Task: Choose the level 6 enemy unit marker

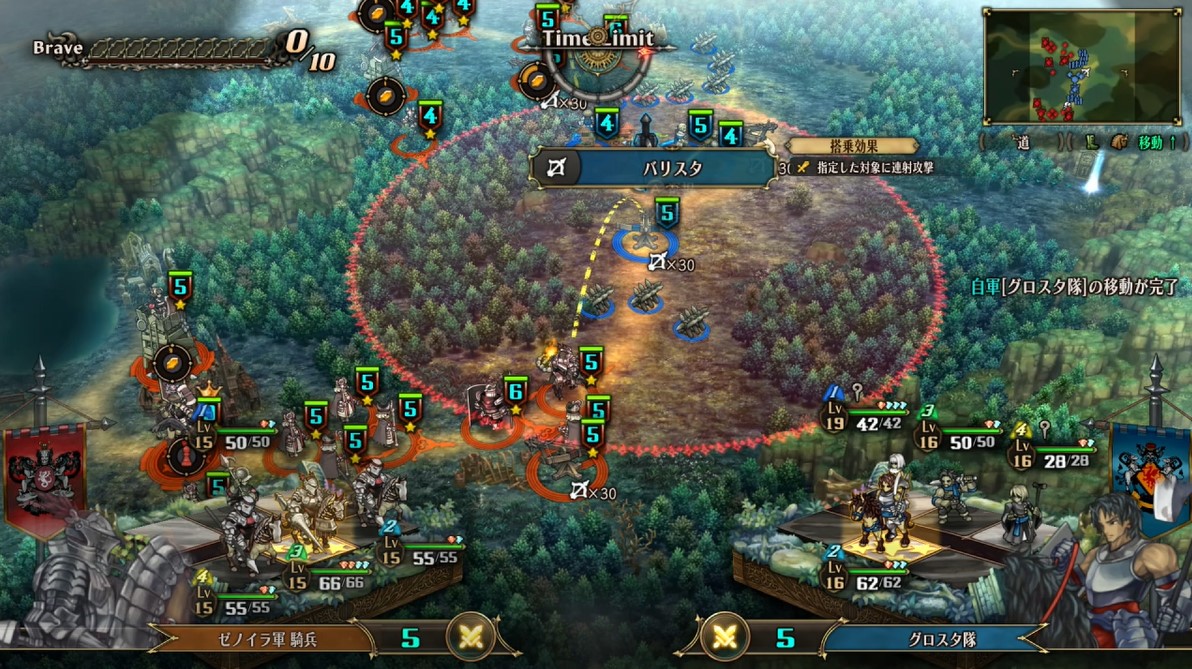Action: point(515,390)
